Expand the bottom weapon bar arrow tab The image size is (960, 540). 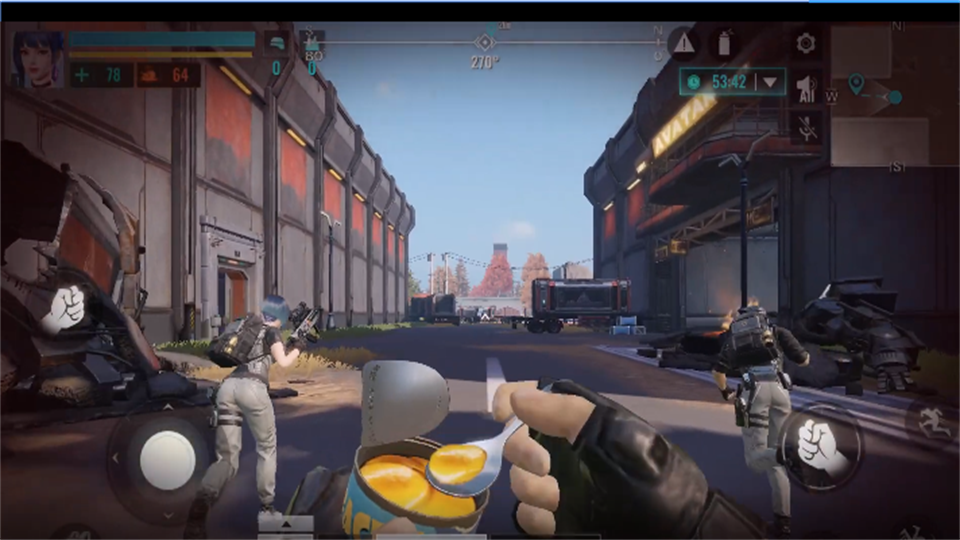click(285, 523)
